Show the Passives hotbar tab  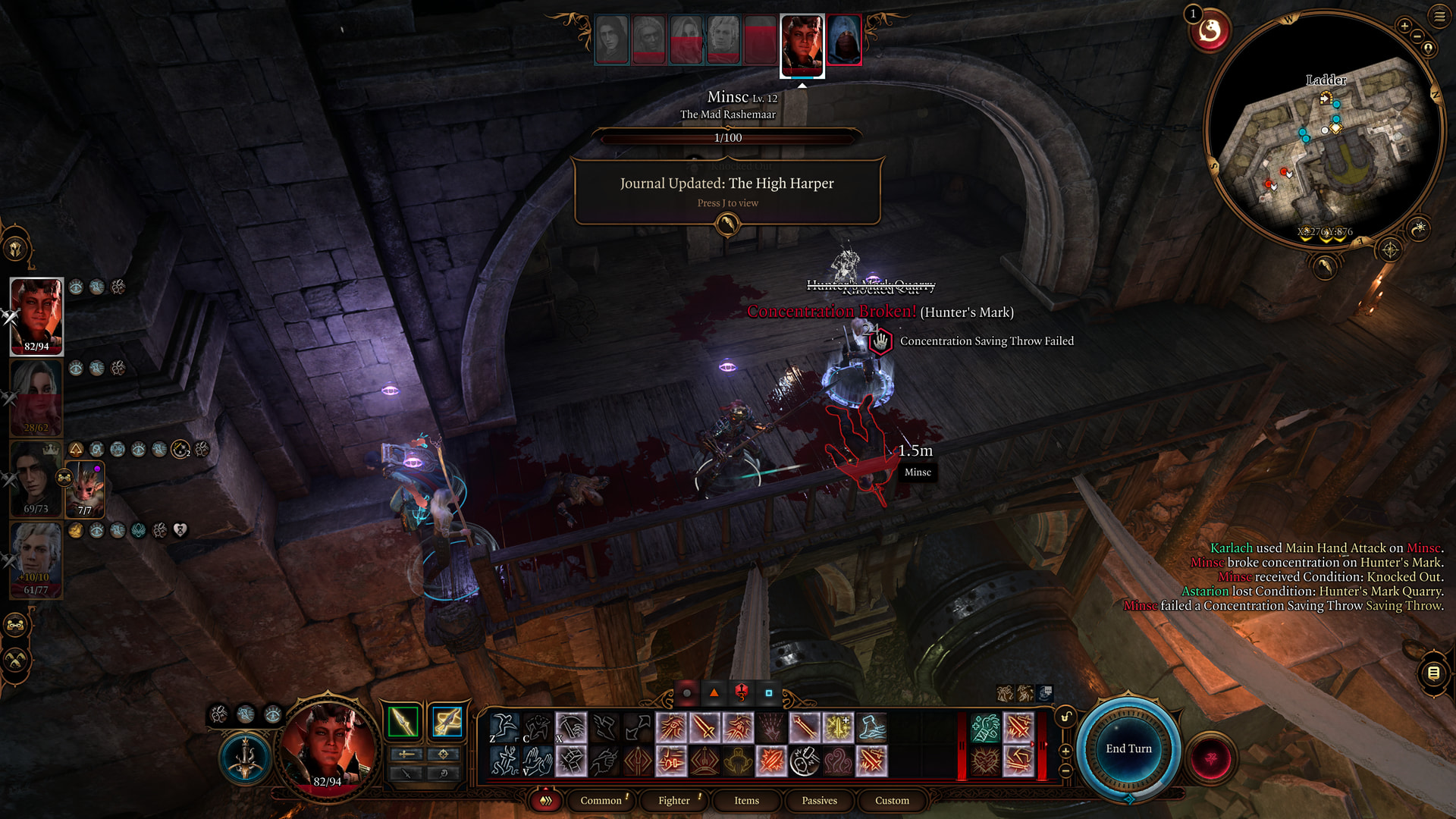[x=819, y=800]
